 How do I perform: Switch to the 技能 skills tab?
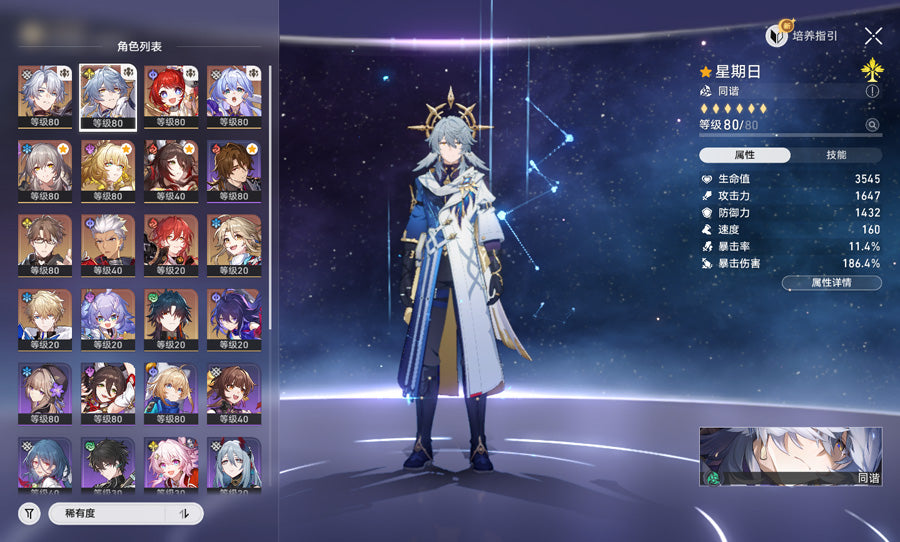(x=836, y=155)
